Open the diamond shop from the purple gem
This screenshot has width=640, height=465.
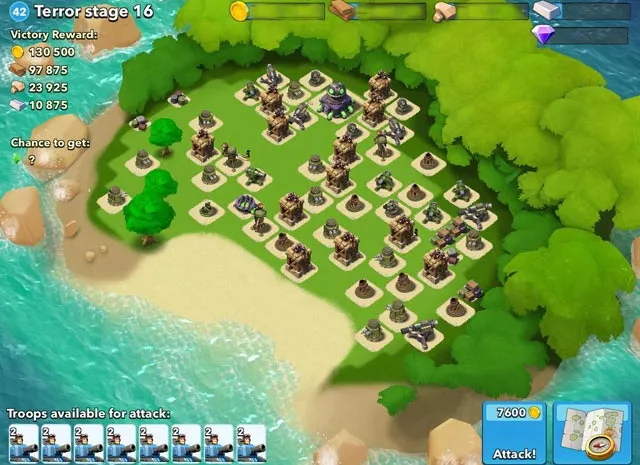tap(545, 35)
